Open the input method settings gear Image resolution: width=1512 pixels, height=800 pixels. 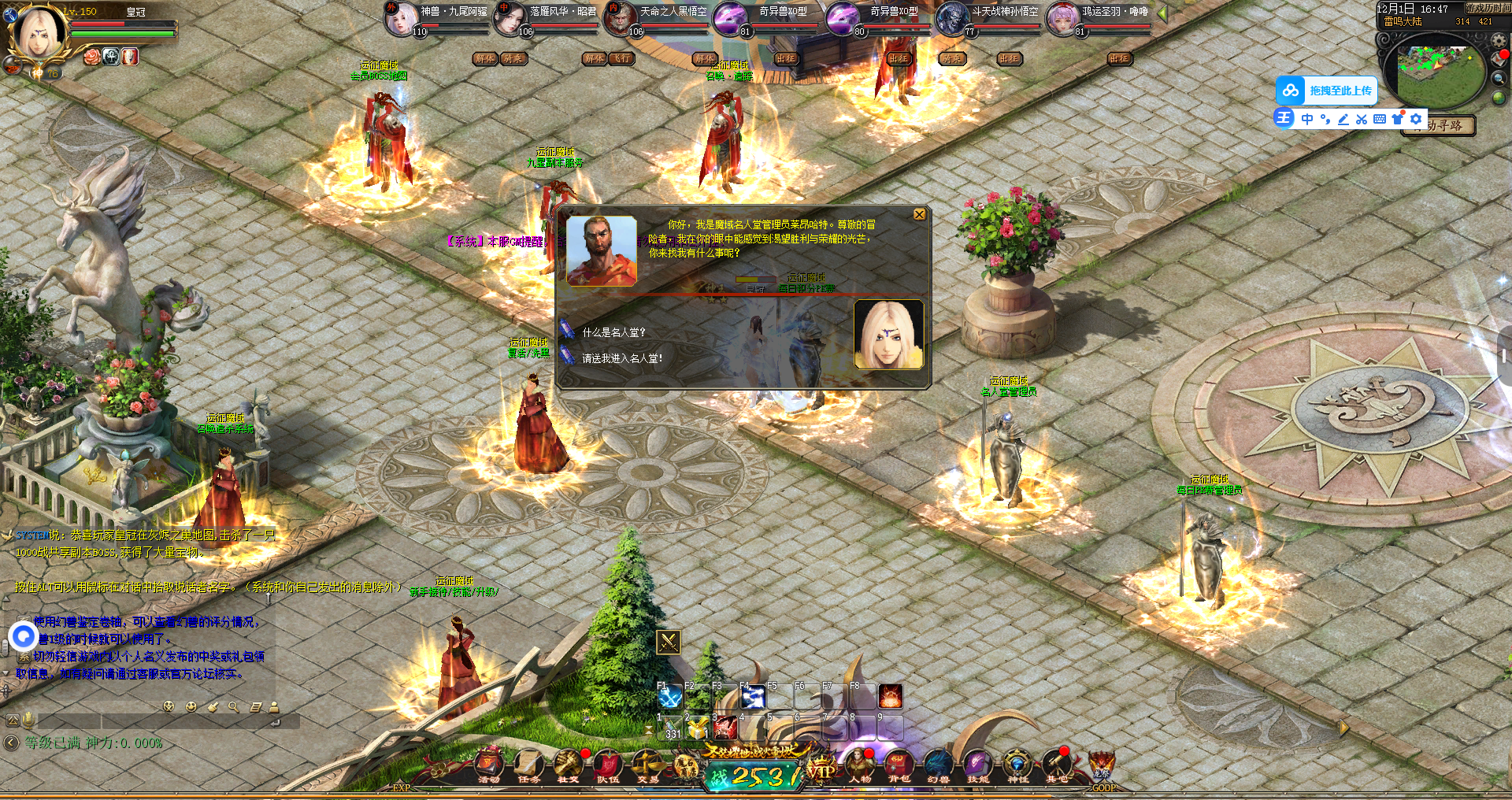(1416, 119)
